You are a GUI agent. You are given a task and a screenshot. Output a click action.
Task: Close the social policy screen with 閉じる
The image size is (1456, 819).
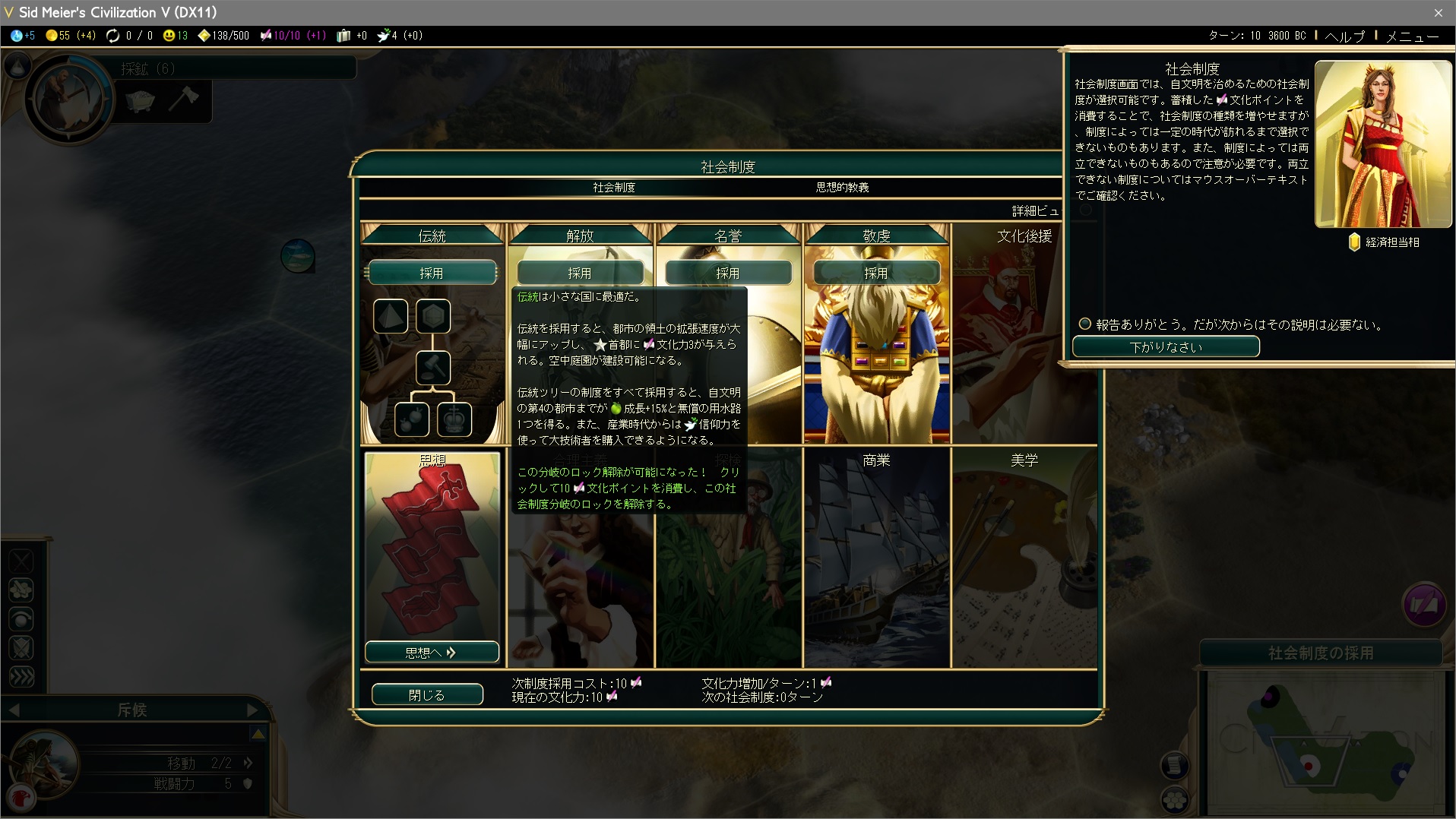[426, 694]
